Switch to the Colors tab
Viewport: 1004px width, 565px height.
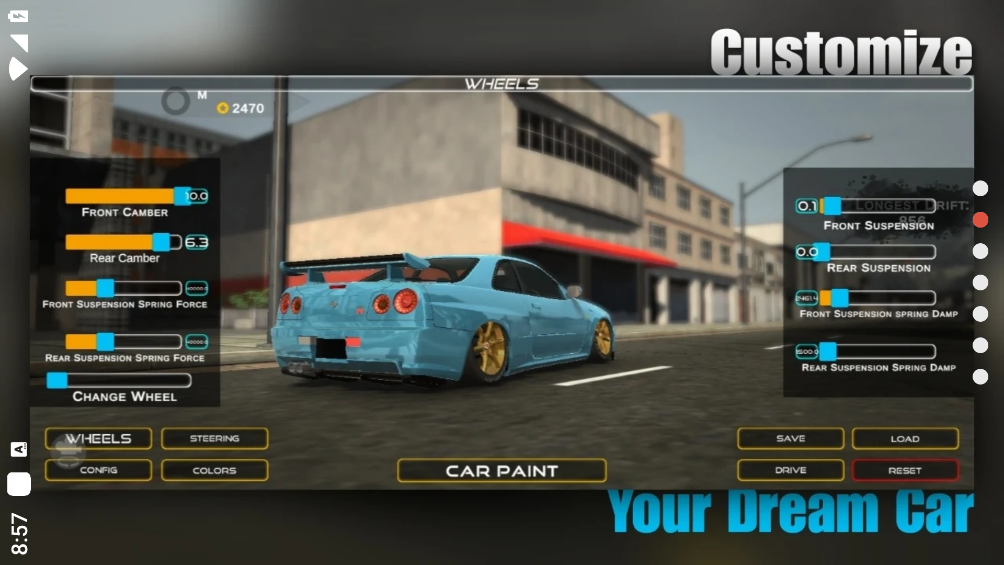pos(214,470)
